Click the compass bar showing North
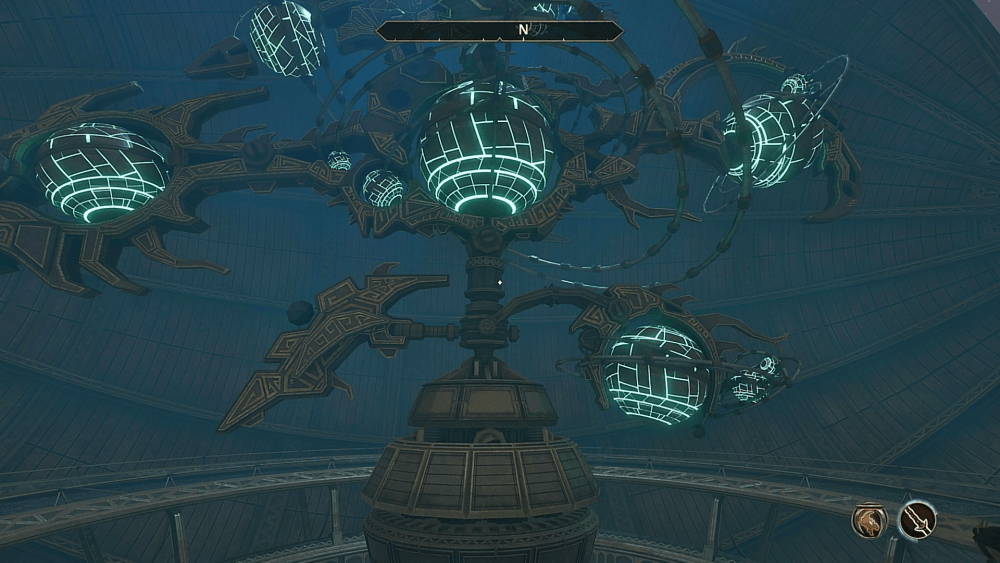This screenshot has width=1000, height=563. point(500,31)
